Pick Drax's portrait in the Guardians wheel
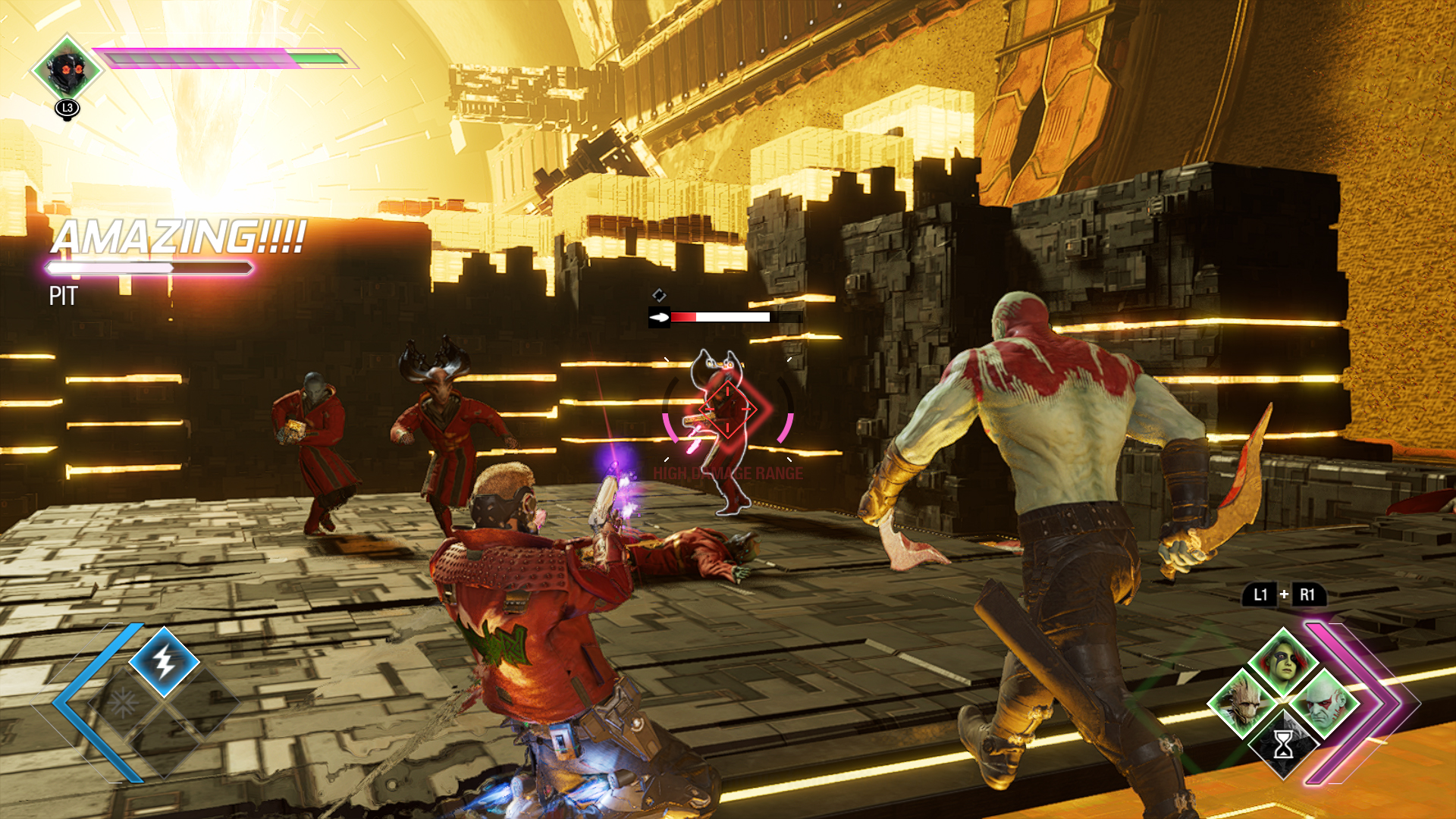 point(1326,704)
